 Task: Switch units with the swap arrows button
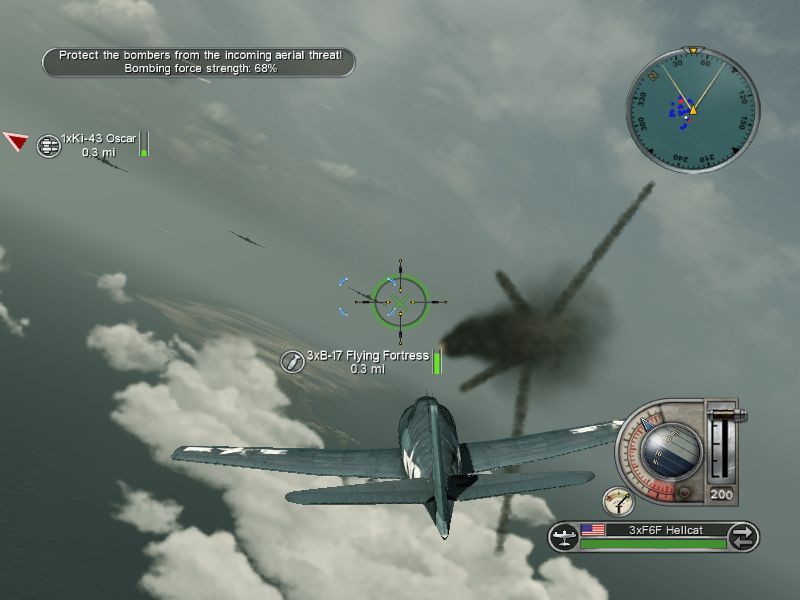point(742,536)
